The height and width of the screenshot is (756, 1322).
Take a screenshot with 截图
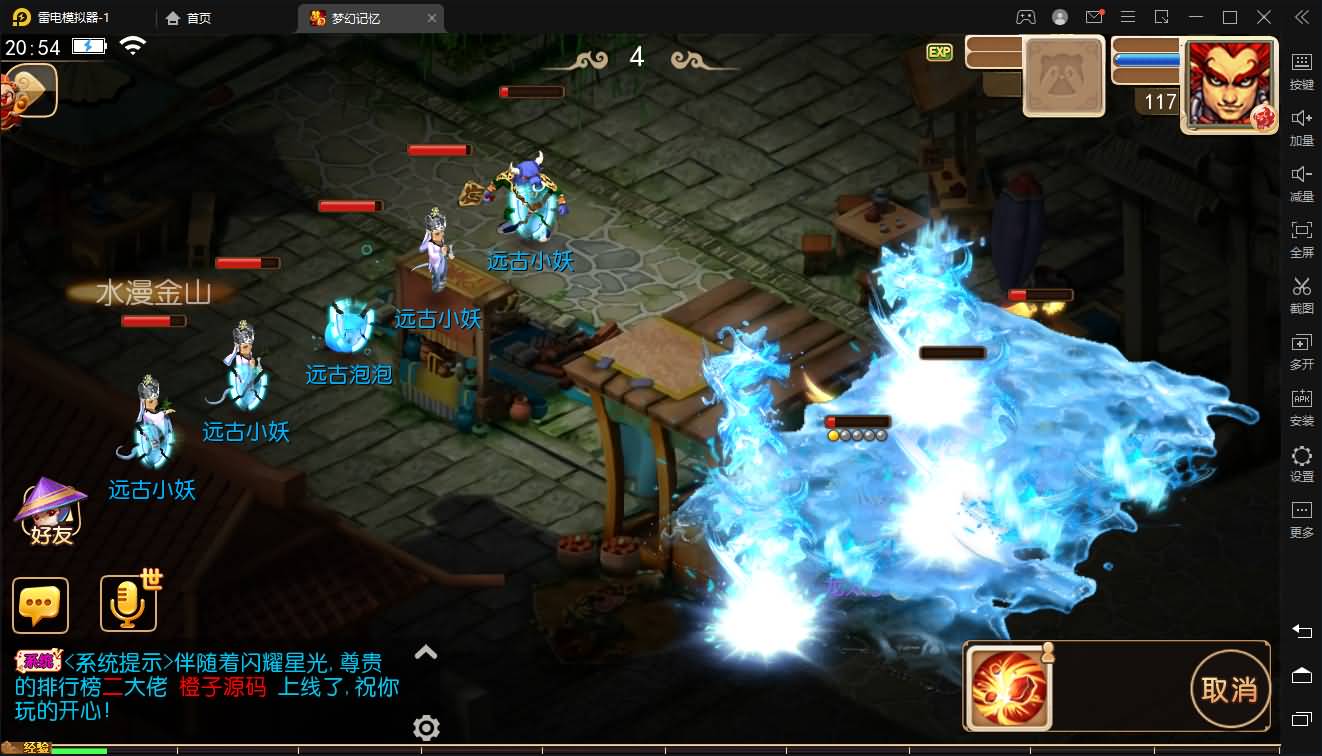[1301, 292]
